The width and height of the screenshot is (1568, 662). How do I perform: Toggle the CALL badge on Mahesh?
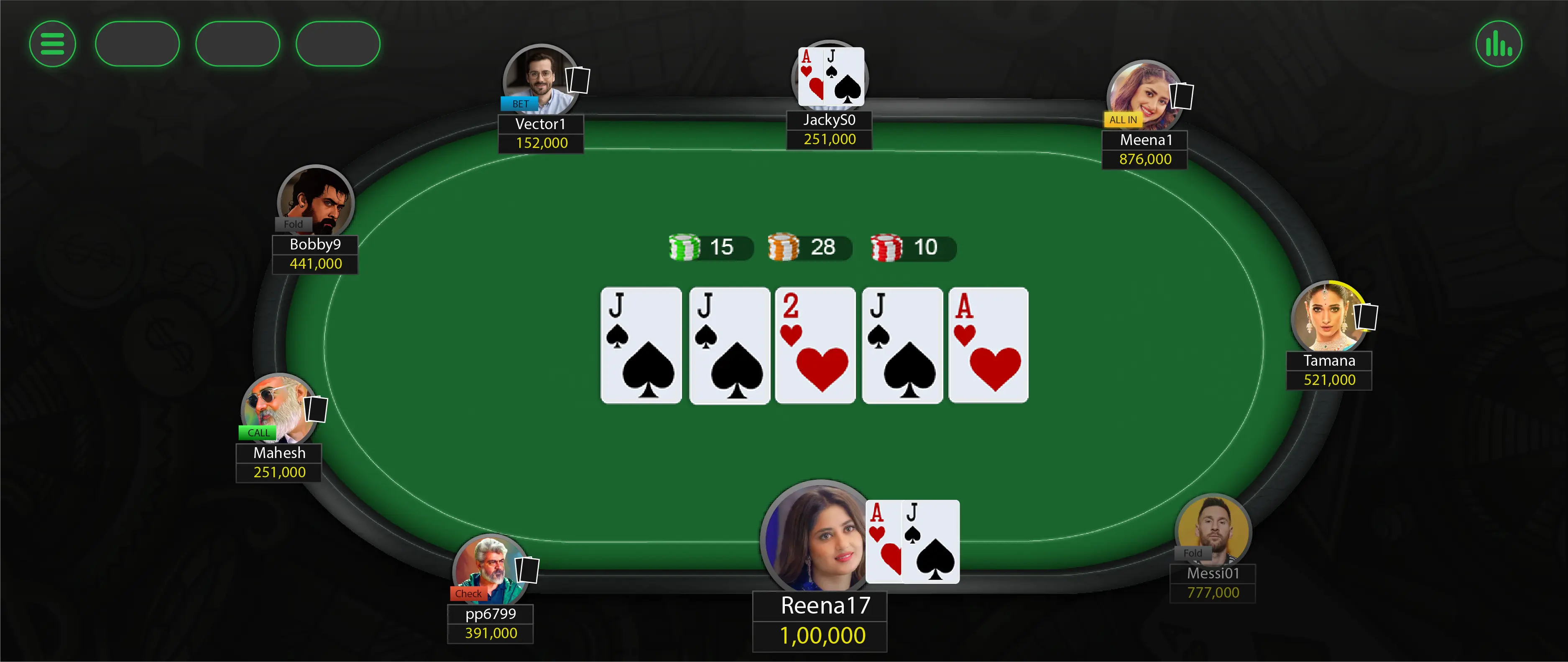258,433
